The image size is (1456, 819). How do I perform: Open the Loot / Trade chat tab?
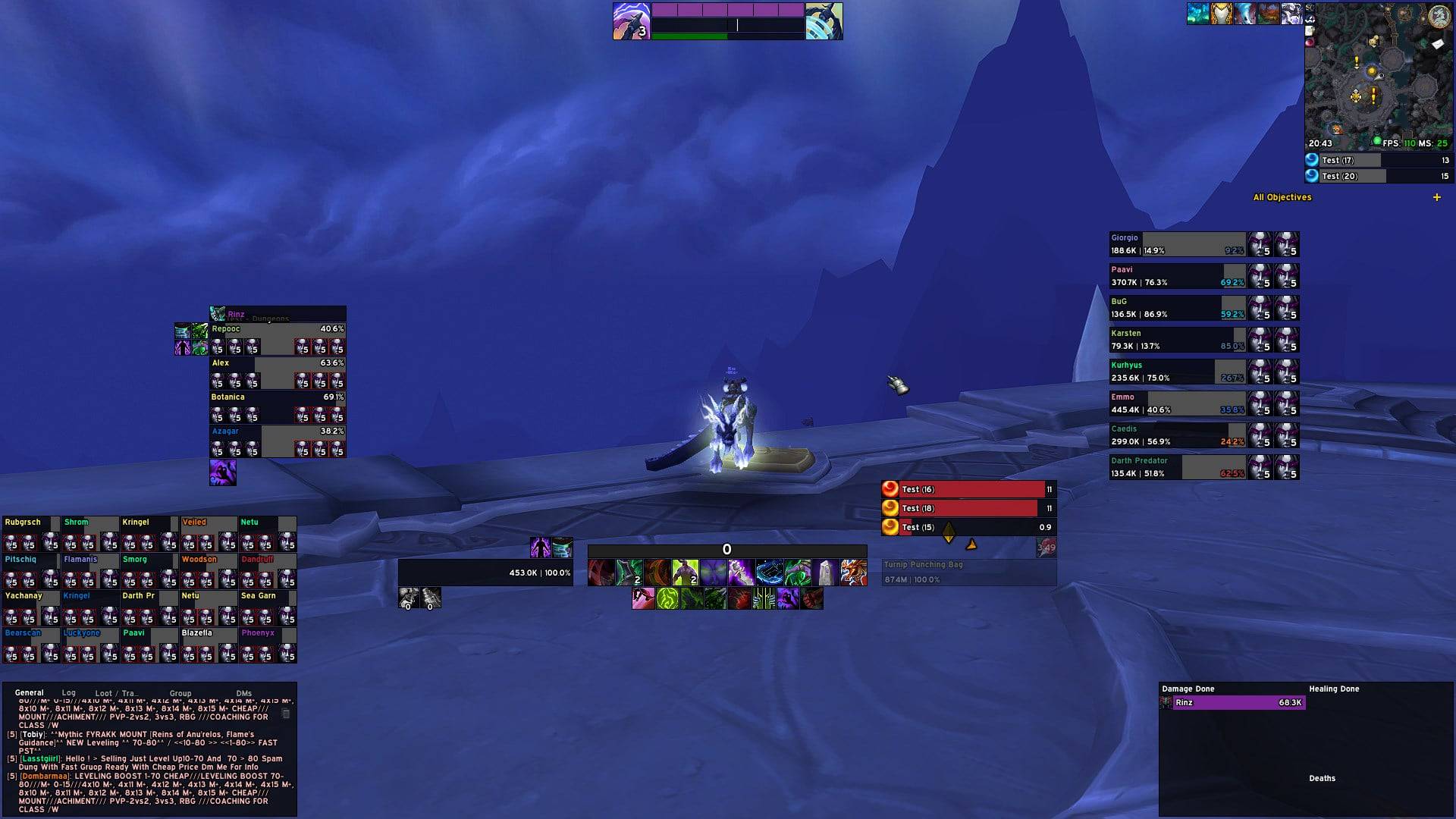tap(115, 693)
